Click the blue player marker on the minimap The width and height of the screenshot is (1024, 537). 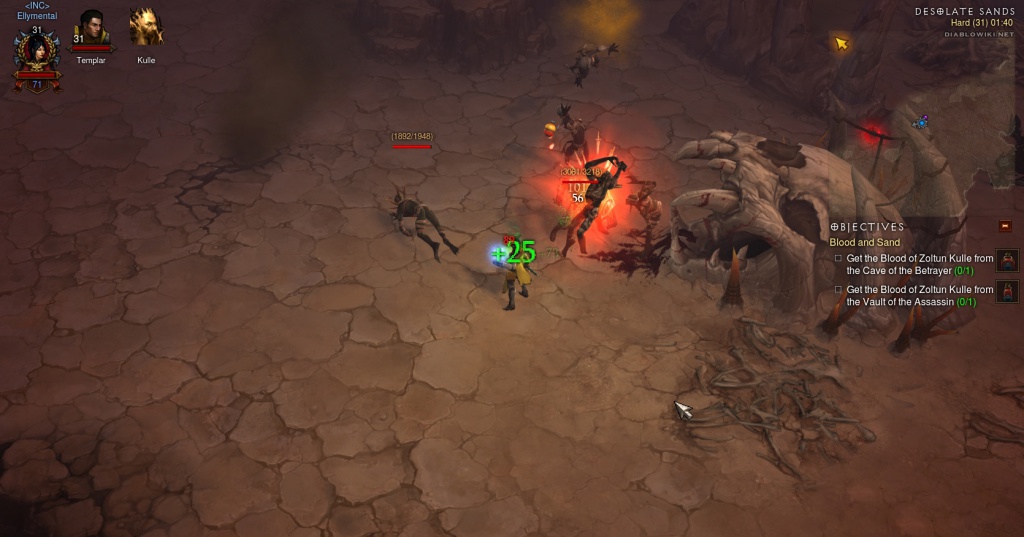pos(921,122)
